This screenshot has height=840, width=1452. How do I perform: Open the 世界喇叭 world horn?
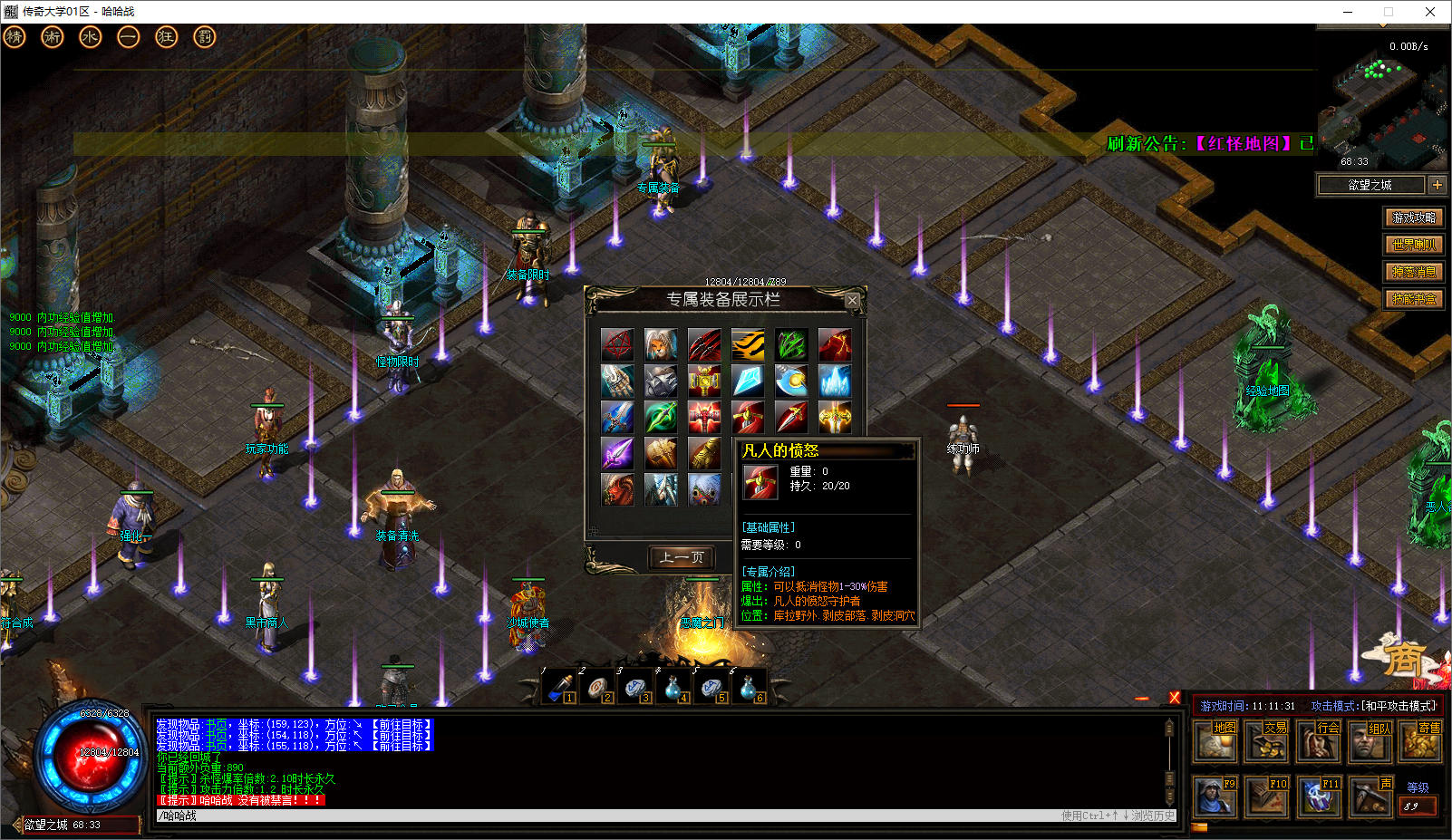click(x=1414, y=245)
